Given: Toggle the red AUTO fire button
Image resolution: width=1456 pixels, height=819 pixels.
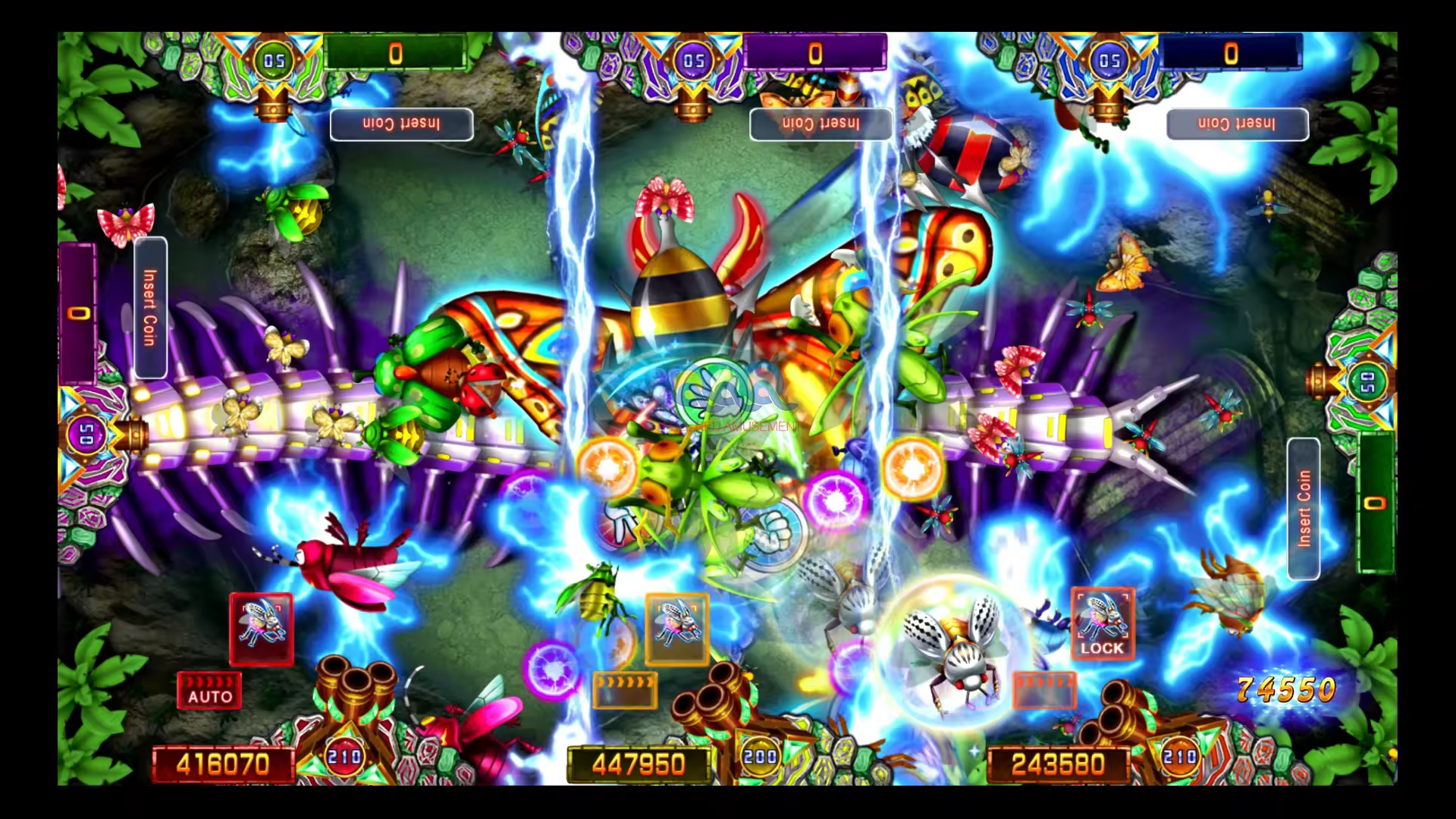Looking at the screenshot, I should click(209, 690).
